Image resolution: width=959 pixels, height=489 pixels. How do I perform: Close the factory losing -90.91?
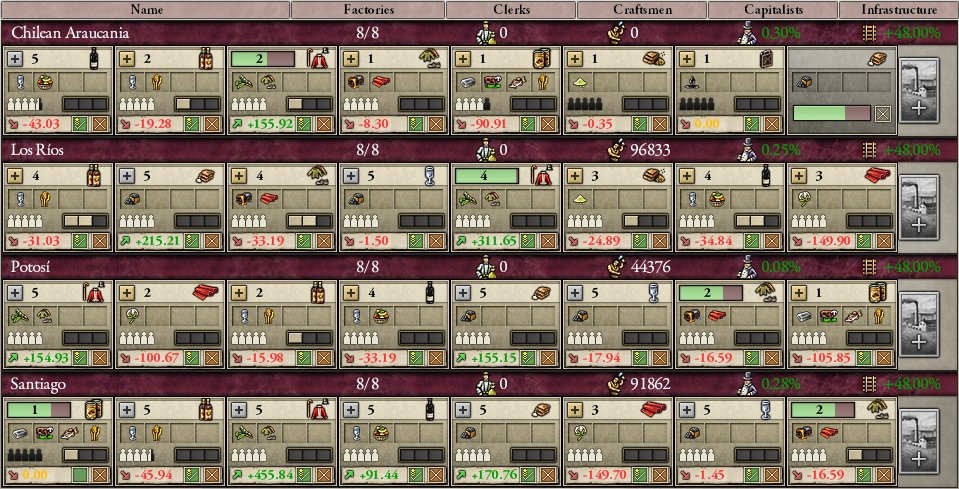(x=546, y=124)
